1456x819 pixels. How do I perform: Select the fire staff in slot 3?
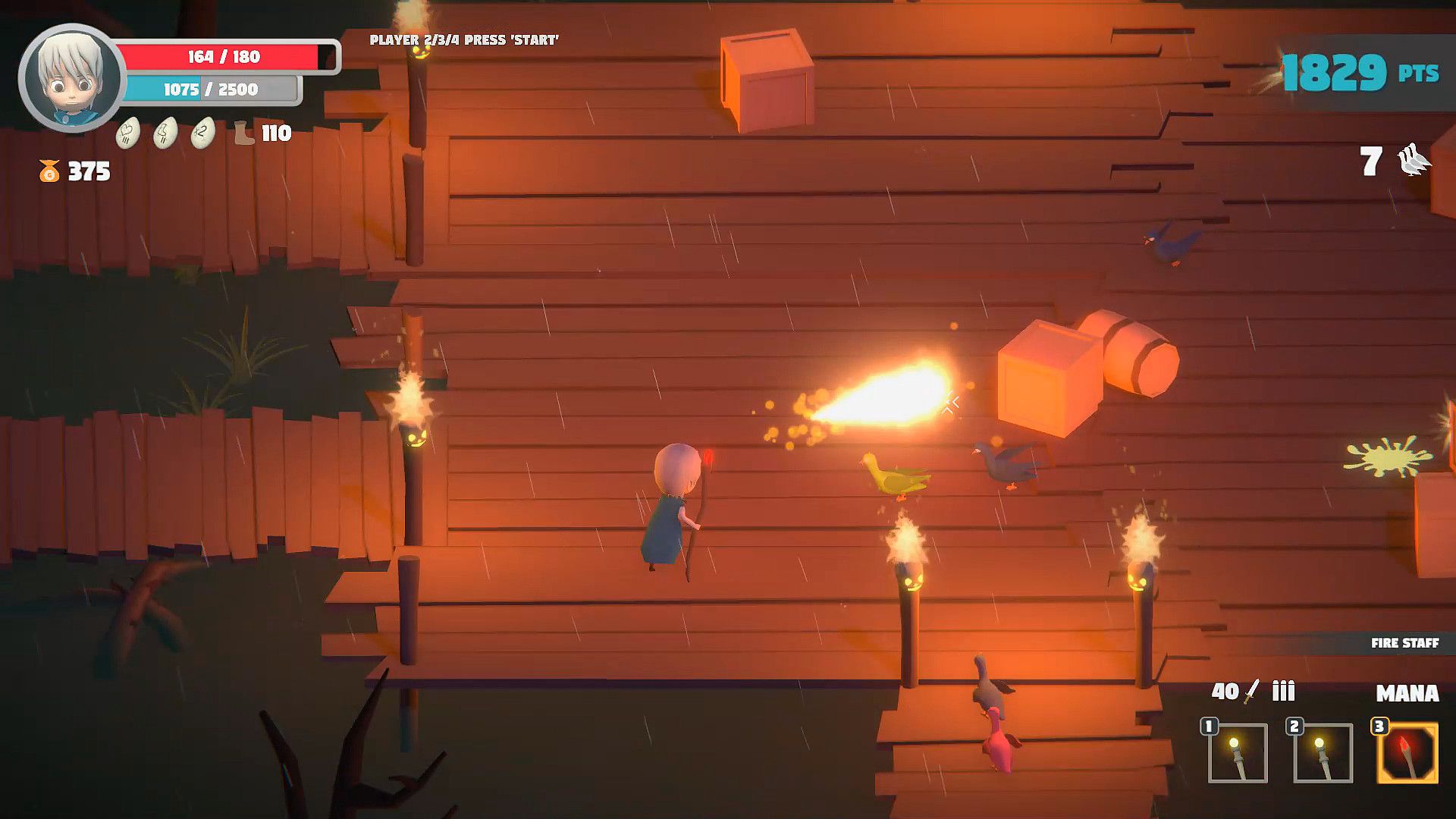[1407, 753]
